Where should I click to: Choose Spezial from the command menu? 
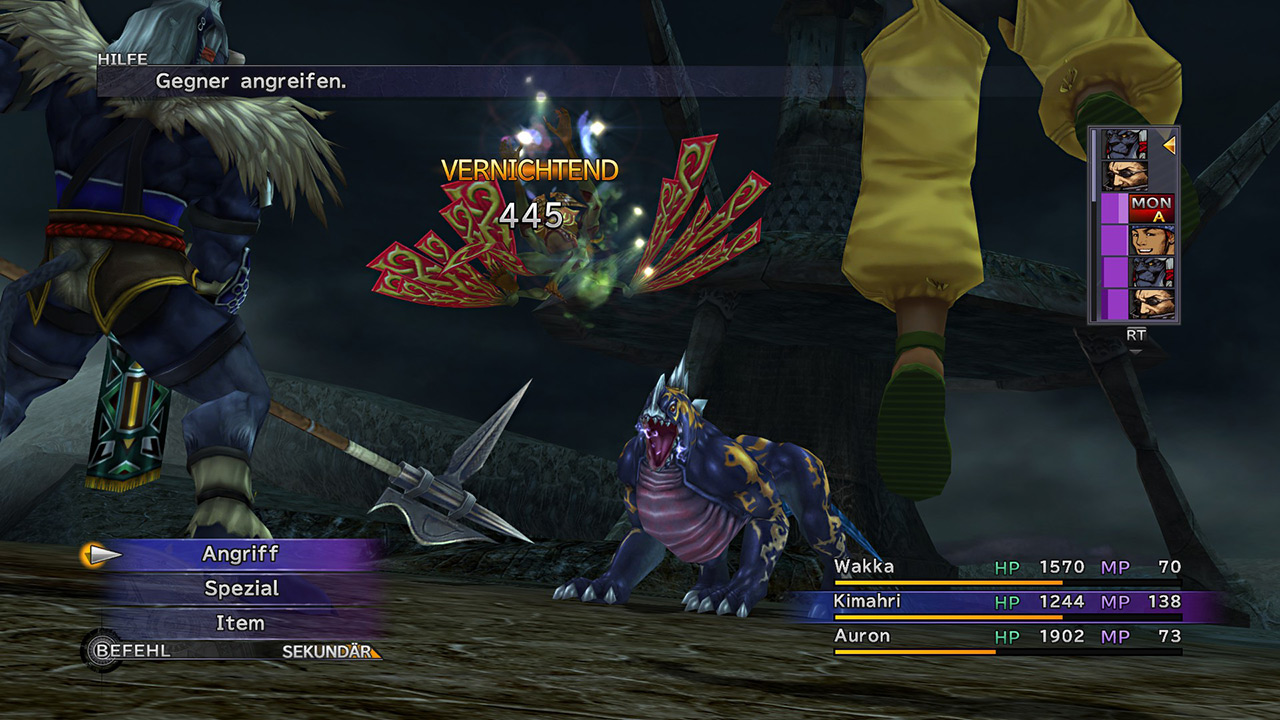[241, 589]
